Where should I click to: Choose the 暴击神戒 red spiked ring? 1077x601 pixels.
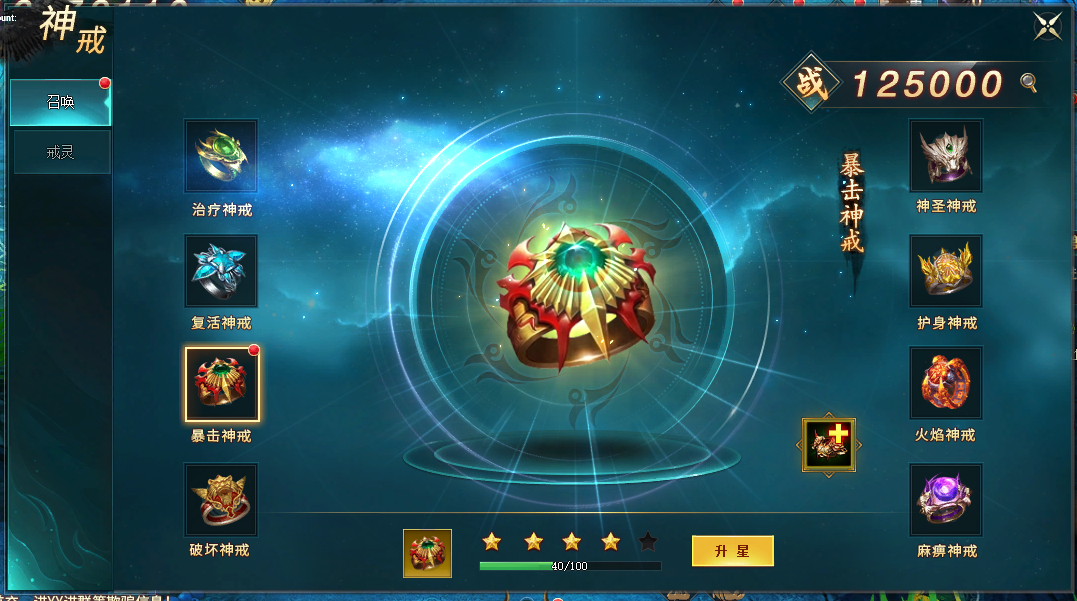click(222, 385)
